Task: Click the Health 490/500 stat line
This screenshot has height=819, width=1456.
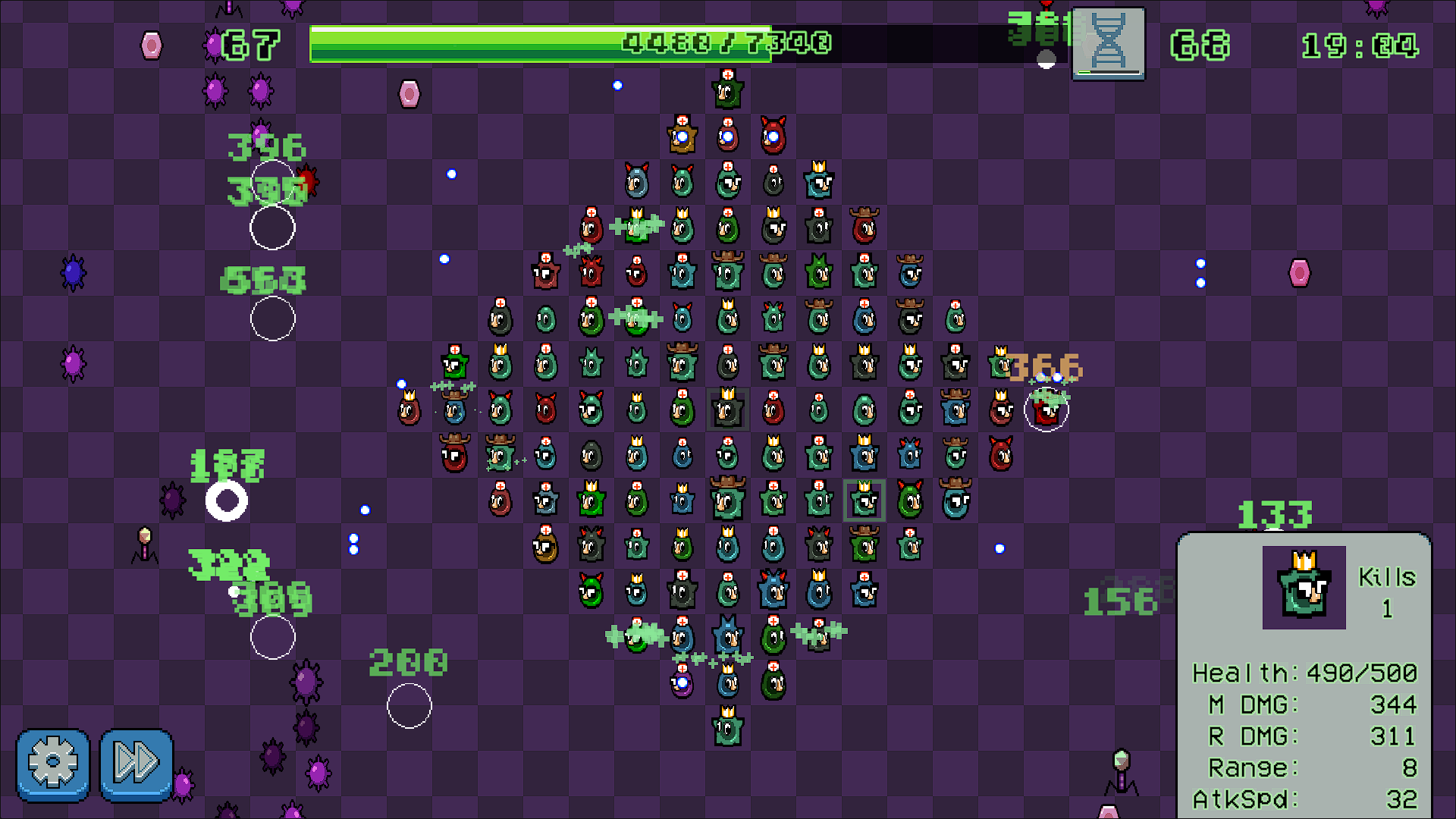Action: tap(1304, 672)
